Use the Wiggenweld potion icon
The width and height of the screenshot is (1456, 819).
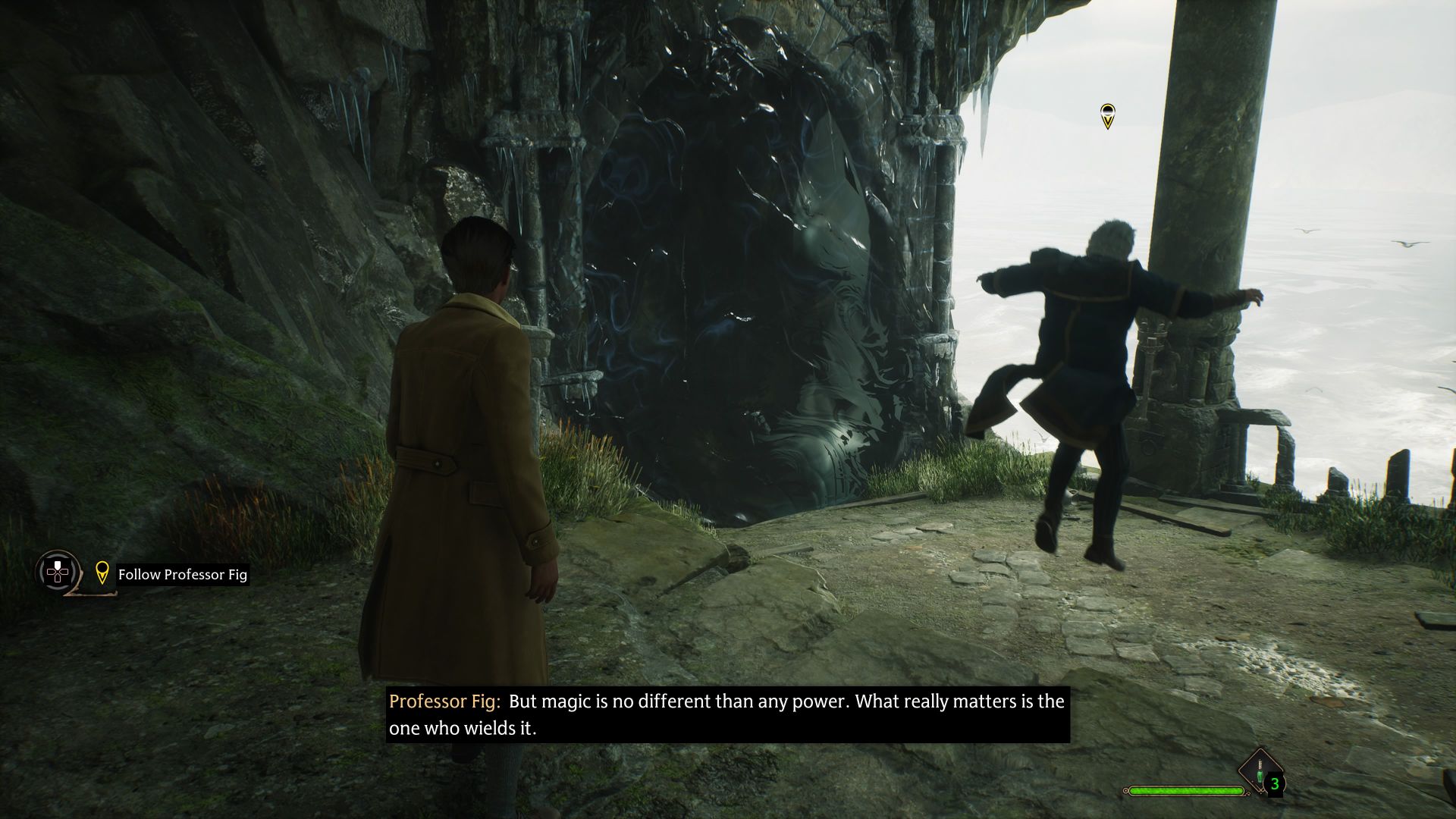[1260, 773]
